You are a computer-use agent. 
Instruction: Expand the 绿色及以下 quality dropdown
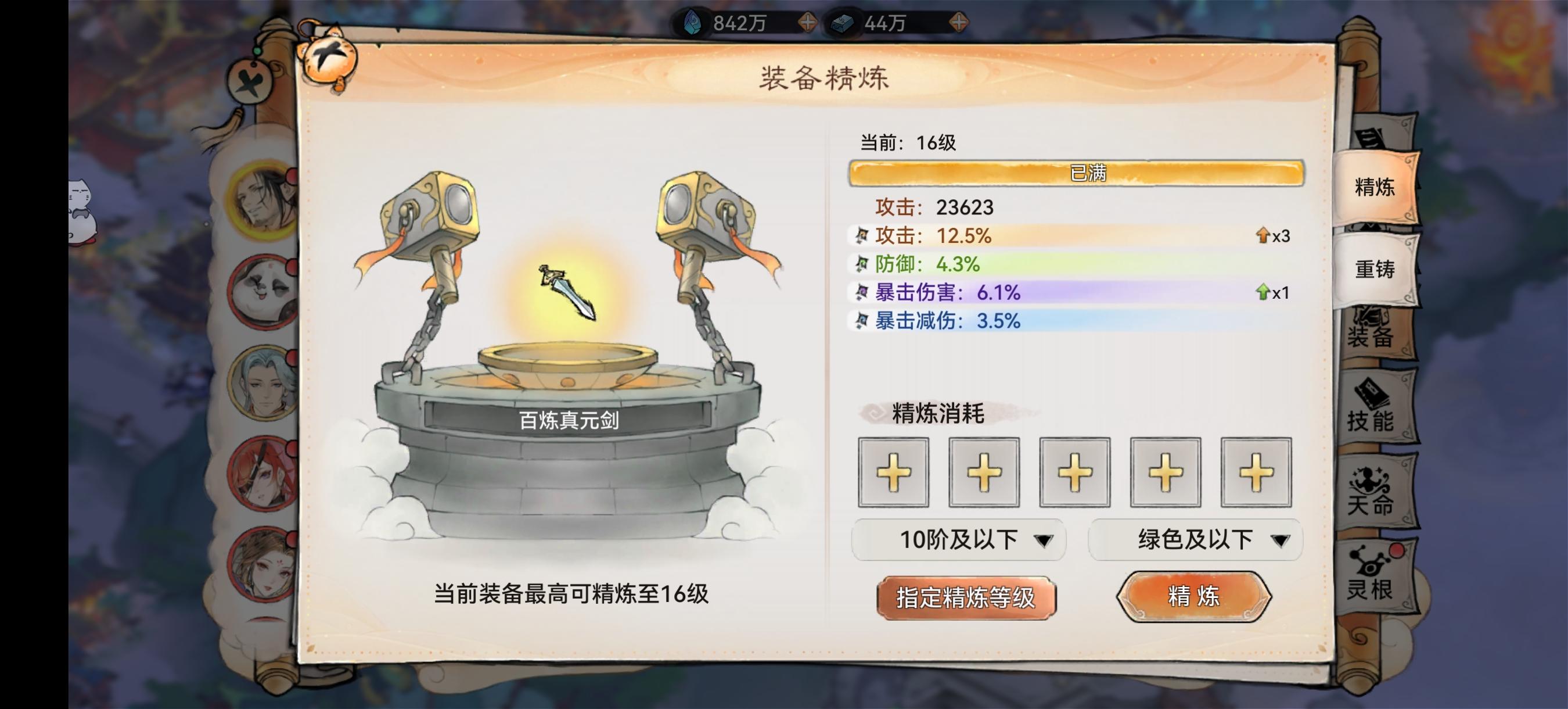pyautogui.click(x=1194, y=539)
